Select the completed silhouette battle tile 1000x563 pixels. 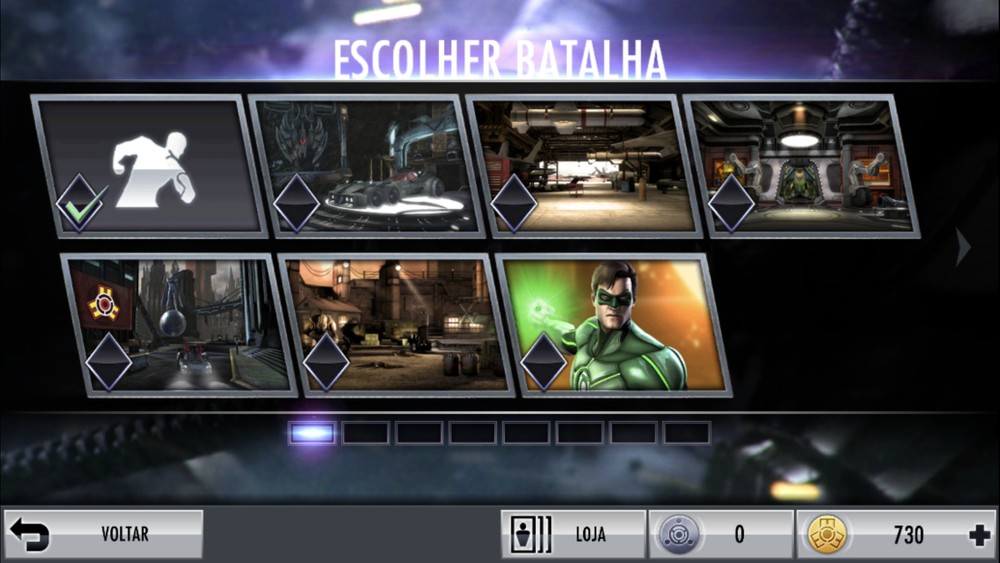click(x=150, y=166)
